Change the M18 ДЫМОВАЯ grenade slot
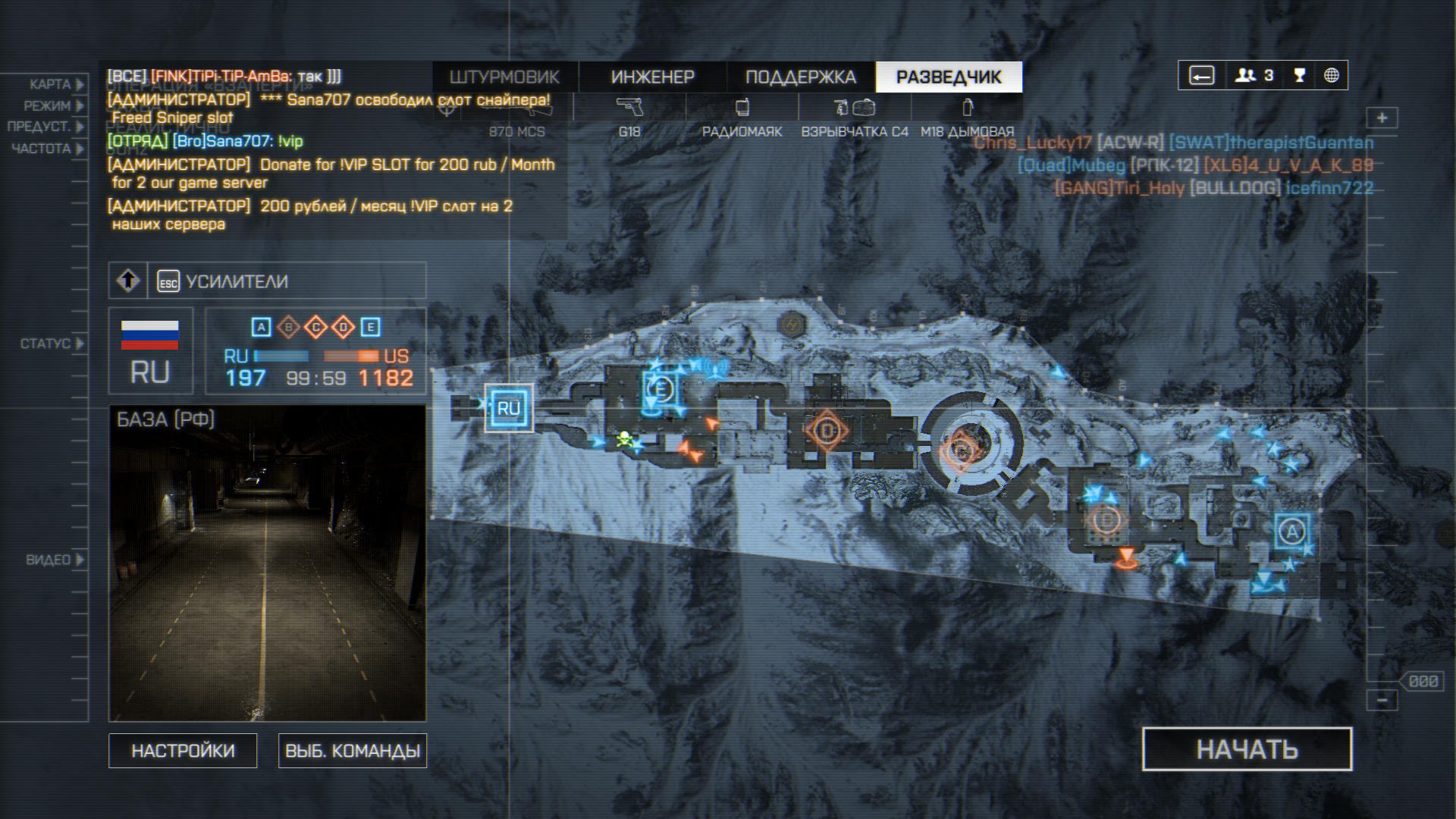Image resolution: width=1456 pixels, height=819 pixels. pyautogui.click(x=967, y=118)
